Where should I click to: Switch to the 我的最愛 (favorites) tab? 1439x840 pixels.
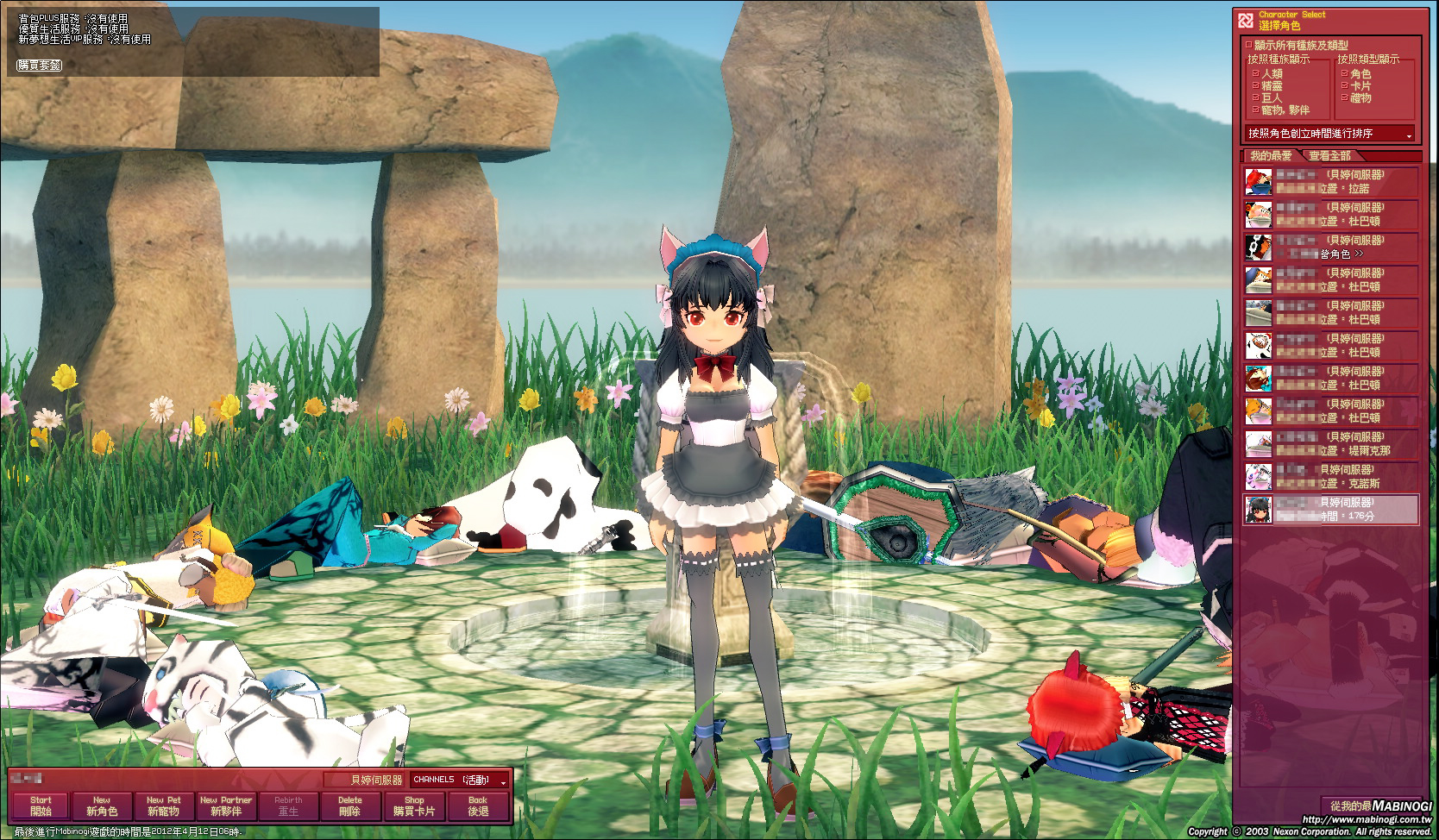point(1271,156)
